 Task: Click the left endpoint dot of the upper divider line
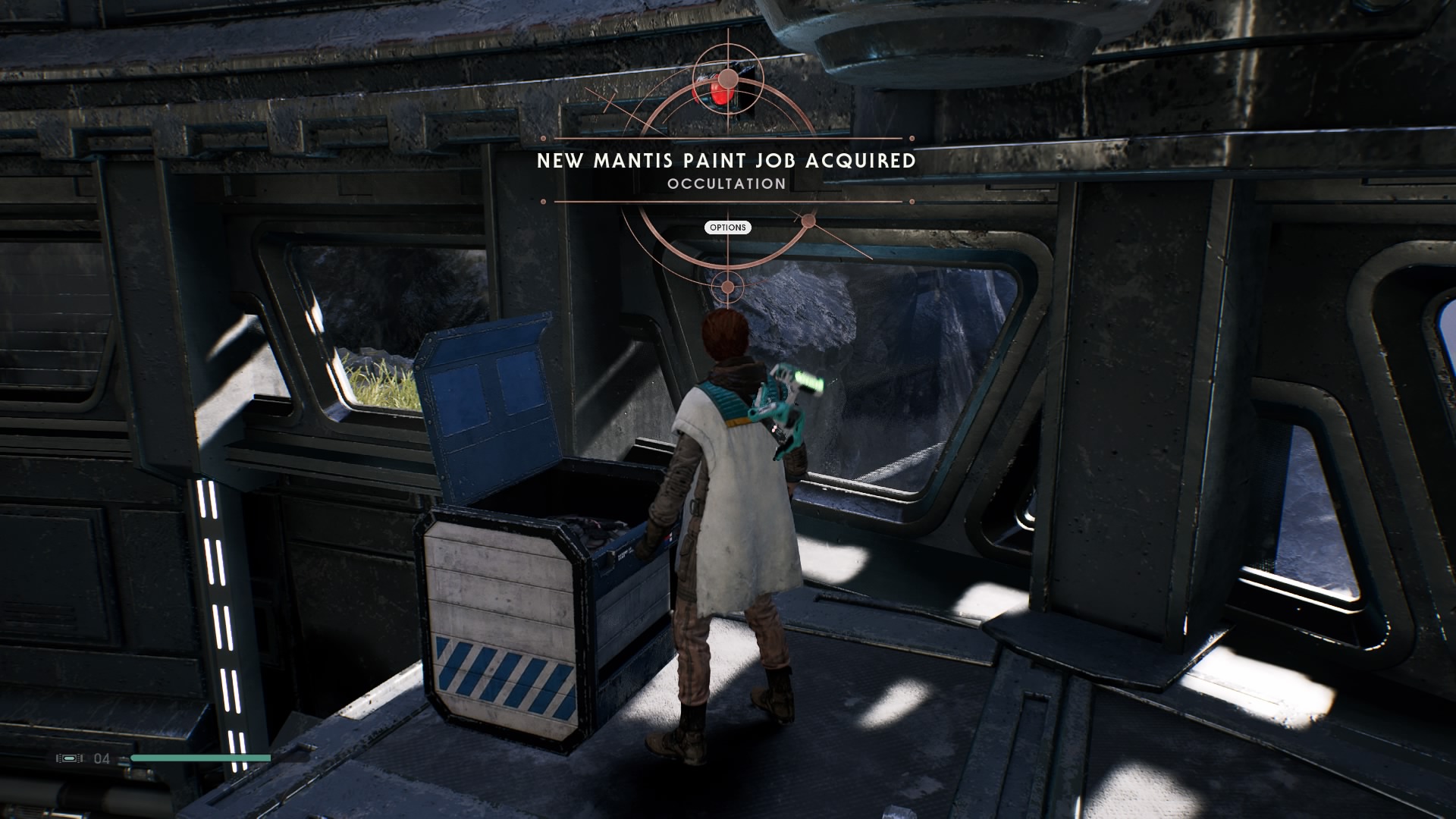[543, 139]
